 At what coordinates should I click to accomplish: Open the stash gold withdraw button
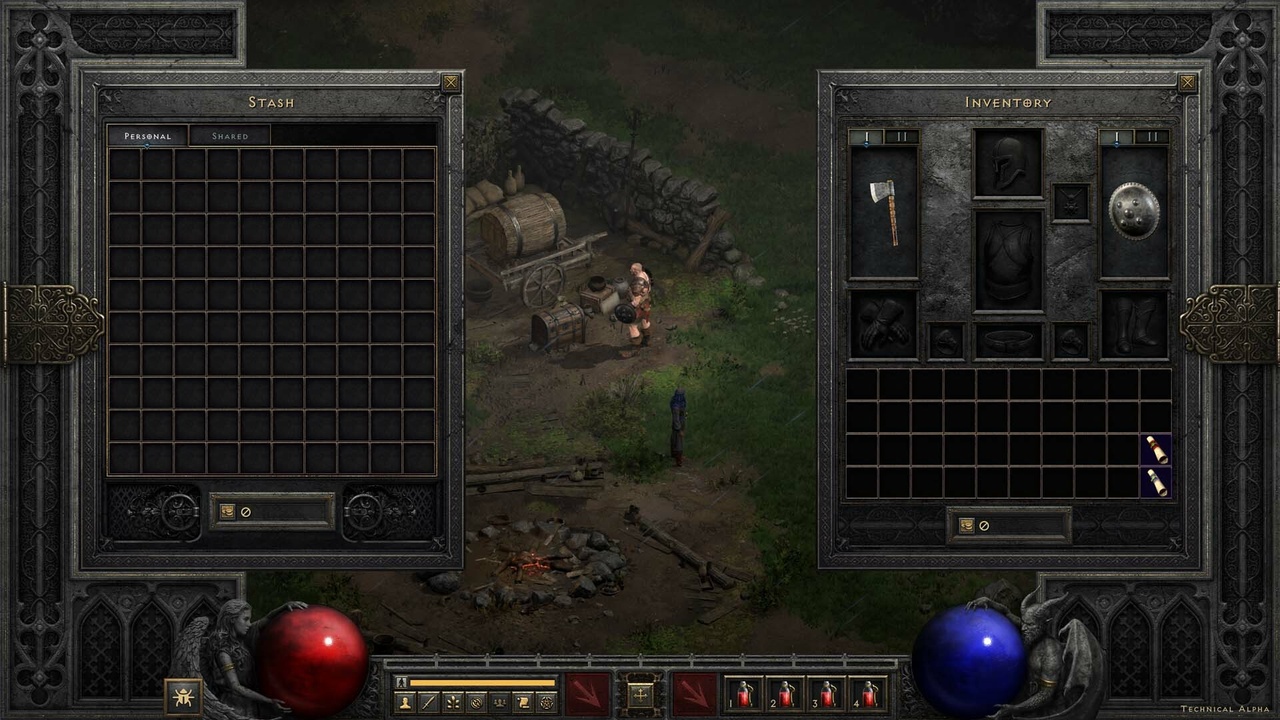click(x=227, y=512)
